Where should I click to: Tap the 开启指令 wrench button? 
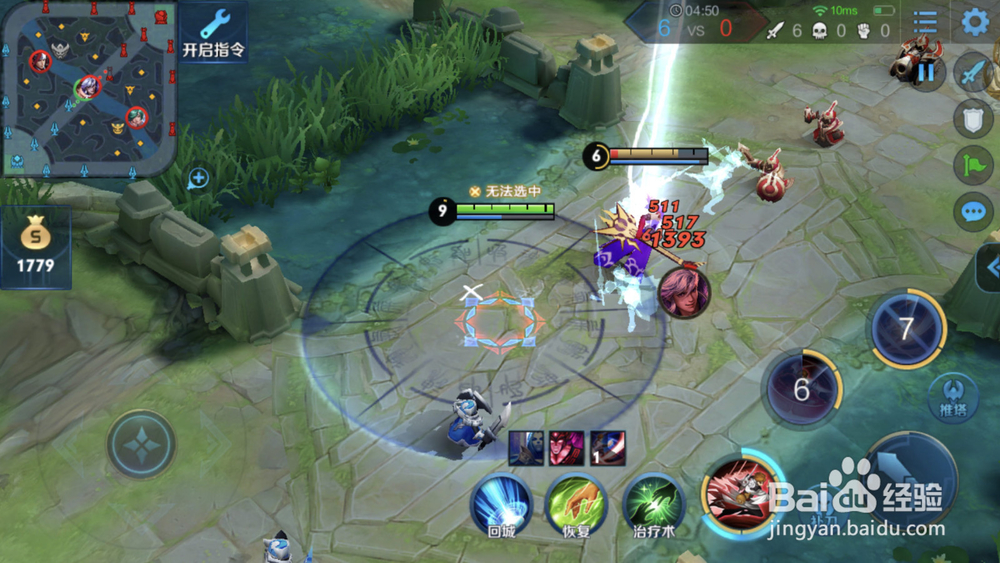point(214,32)
